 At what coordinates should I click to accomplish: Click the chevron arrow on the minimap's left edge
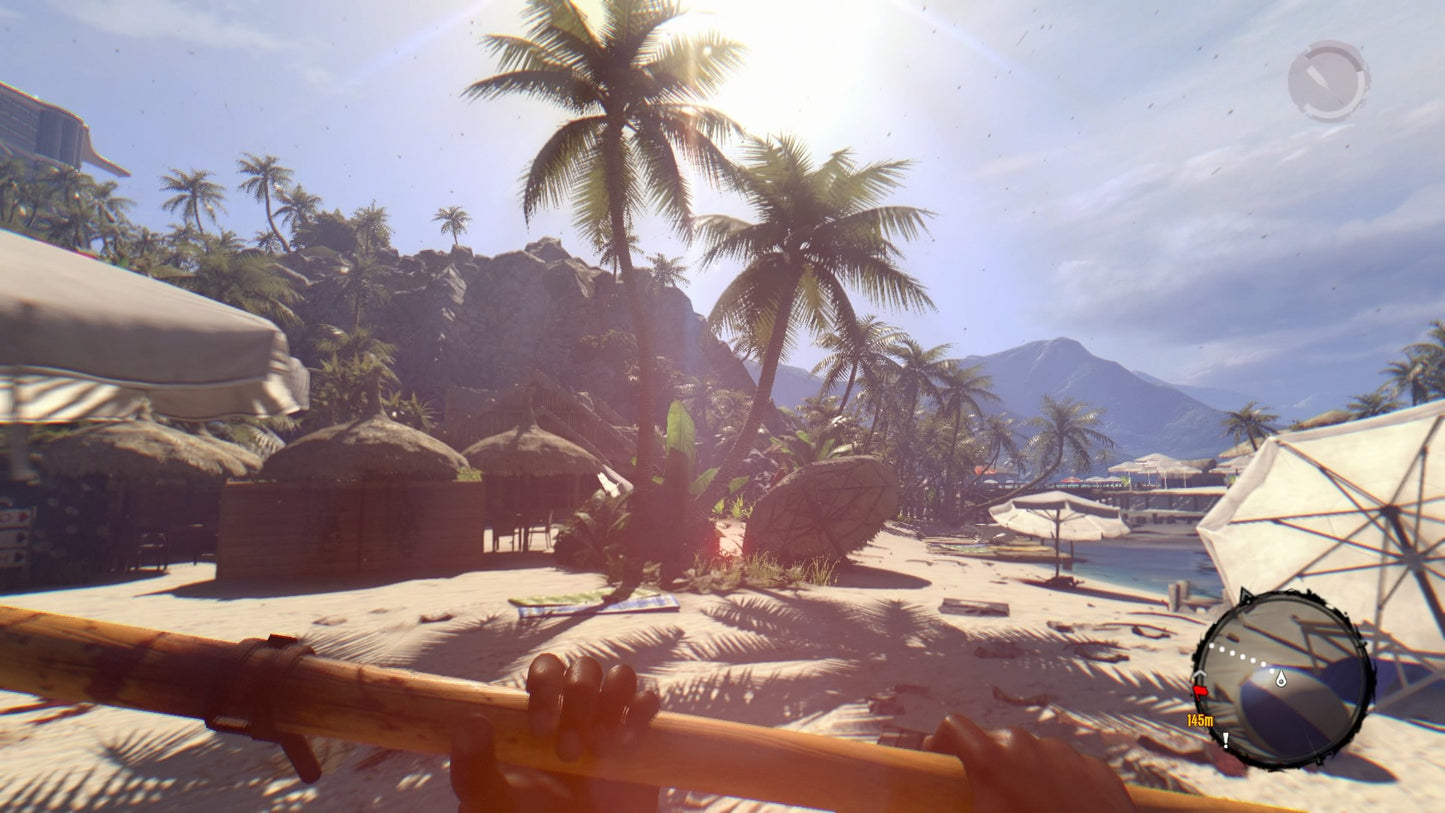[x=1200, y=673]
